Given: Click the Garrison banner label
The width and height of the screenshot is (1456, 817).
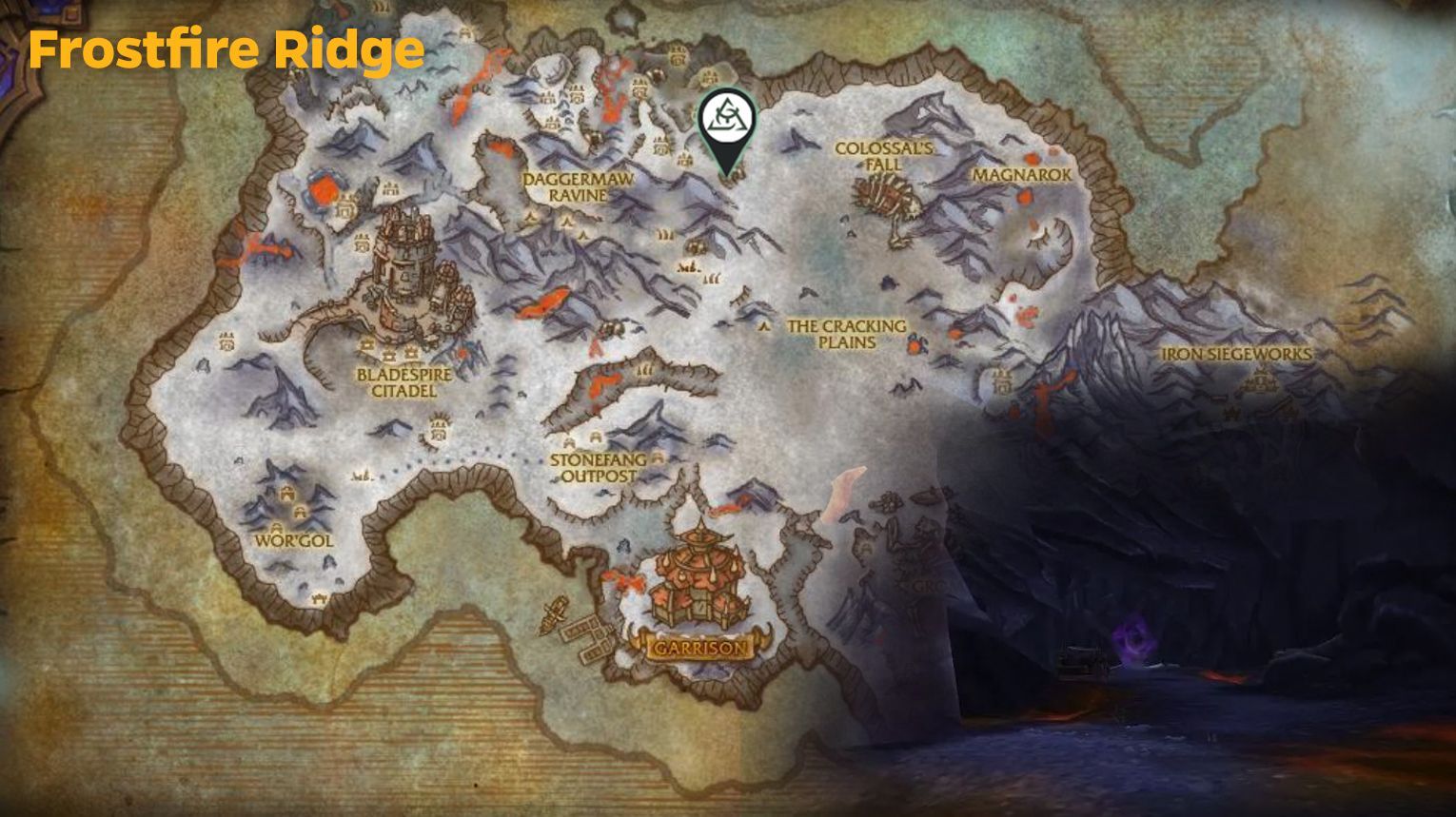Looking at the screenshot, I should 698,648.
